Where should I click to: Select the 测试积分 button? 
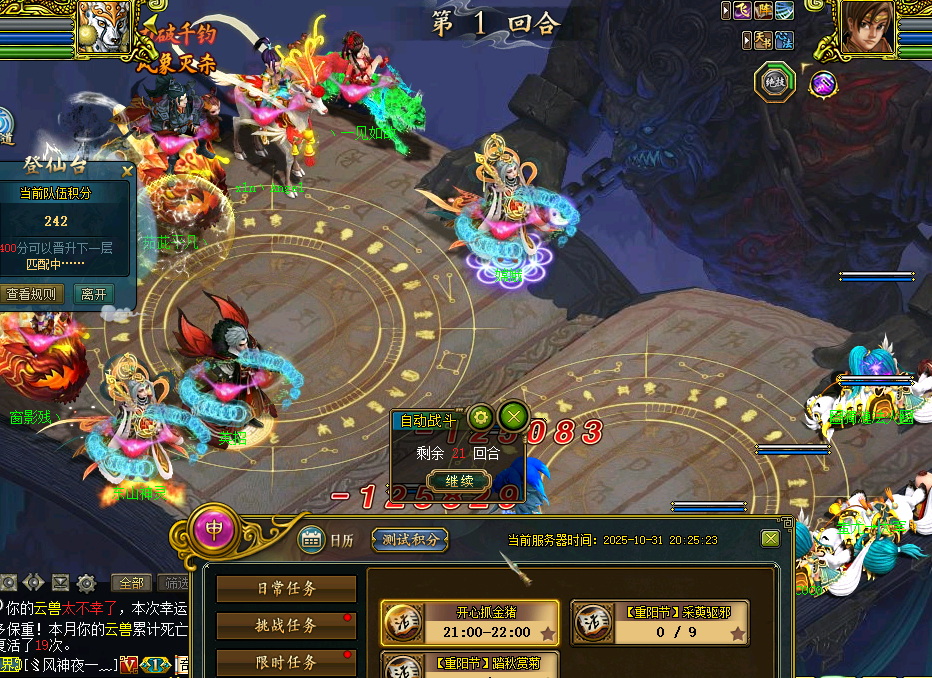[x=410, y=539]
